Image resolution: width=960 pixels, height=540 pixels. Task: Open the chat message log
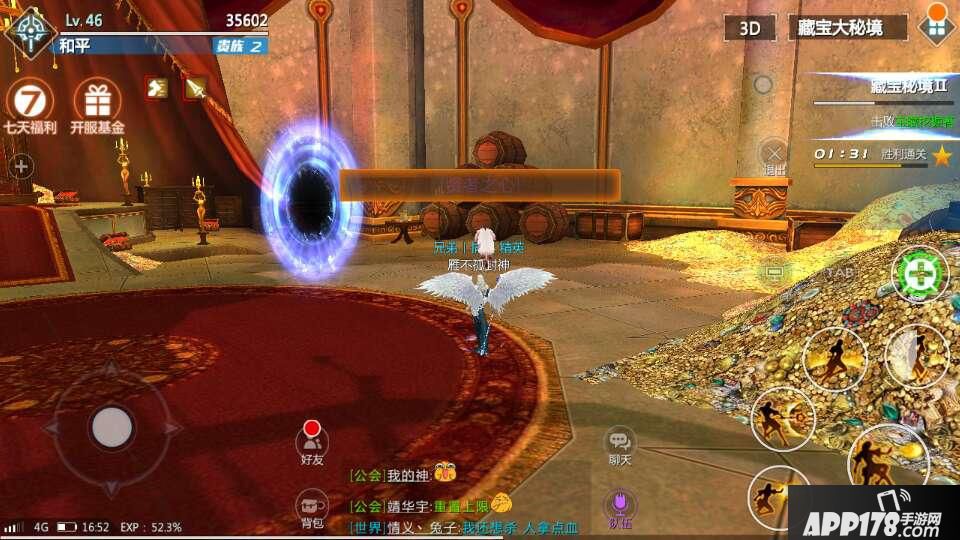coord(460,500)
